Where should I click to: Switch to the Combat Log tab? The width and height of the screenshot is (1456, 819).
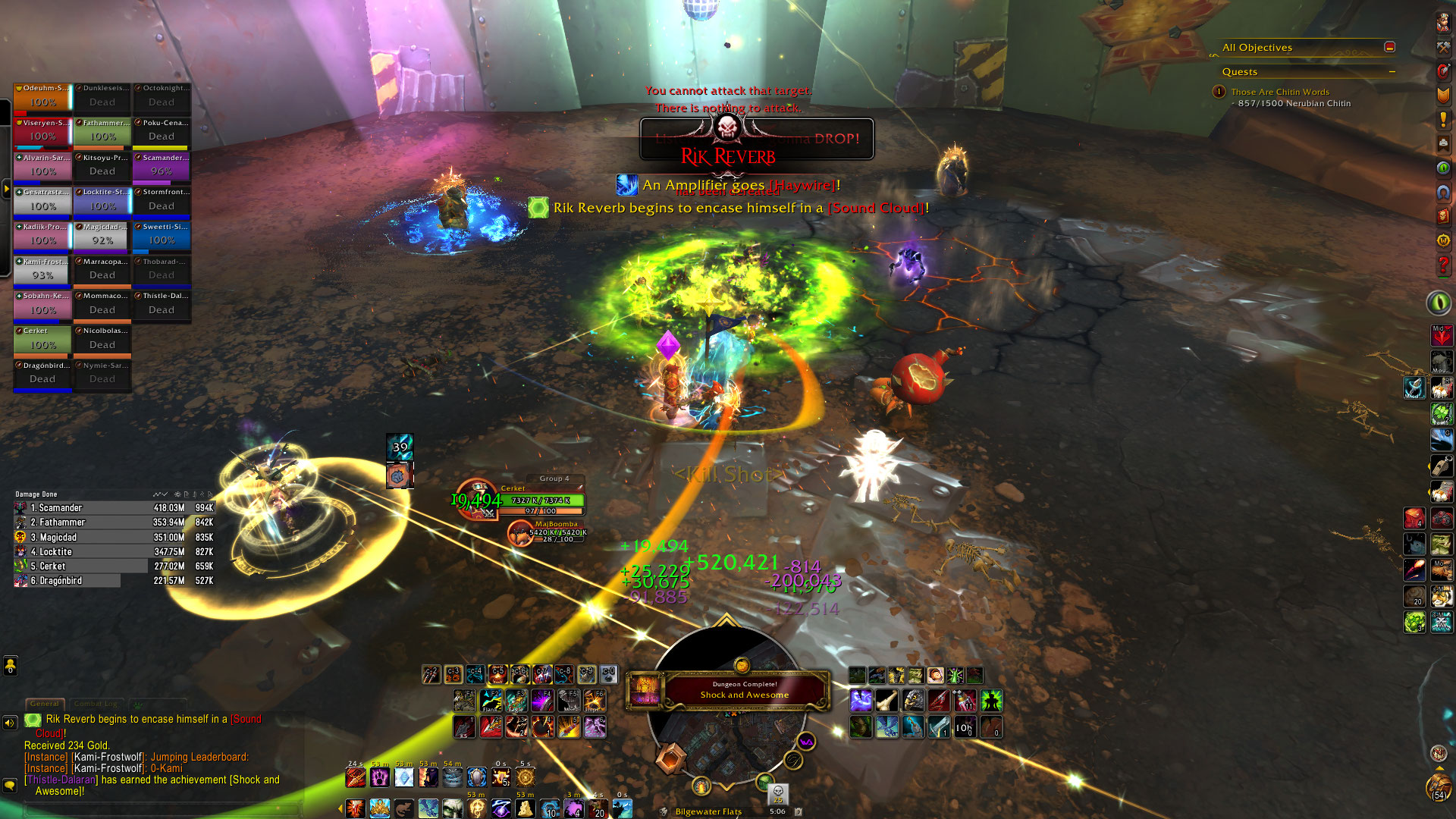(x=98, y=704)
